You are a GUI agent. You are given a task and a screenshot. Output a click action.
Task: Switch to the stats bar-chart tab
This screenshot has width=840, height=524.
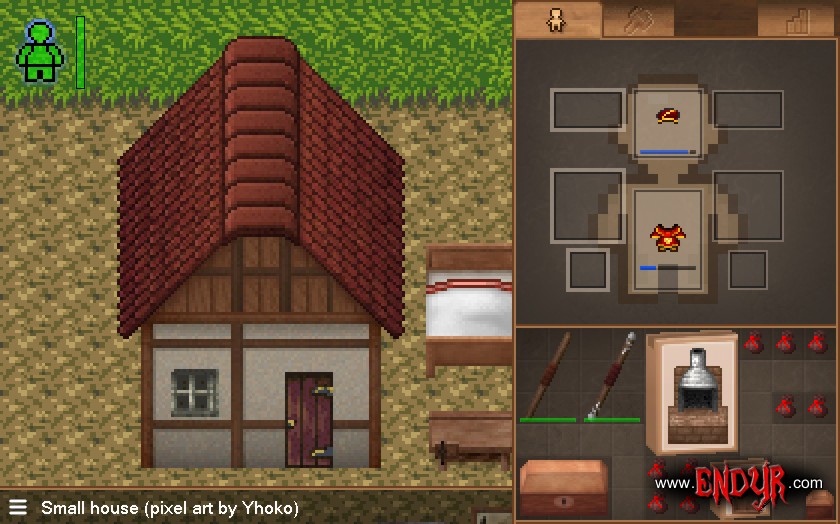click(797, 21)
